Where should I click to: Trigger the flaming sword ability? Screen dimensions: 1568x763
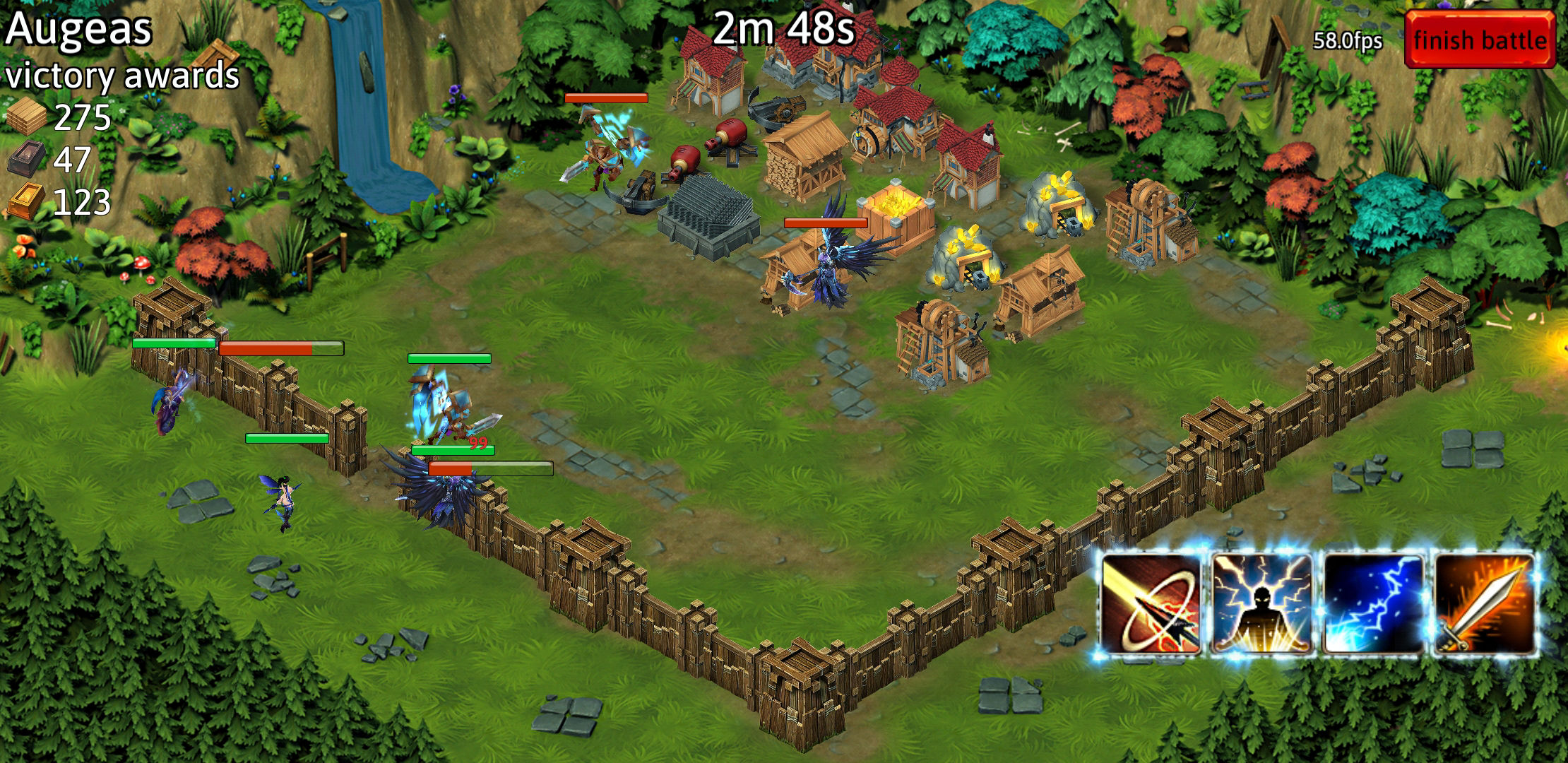[x=1485, y=605]
